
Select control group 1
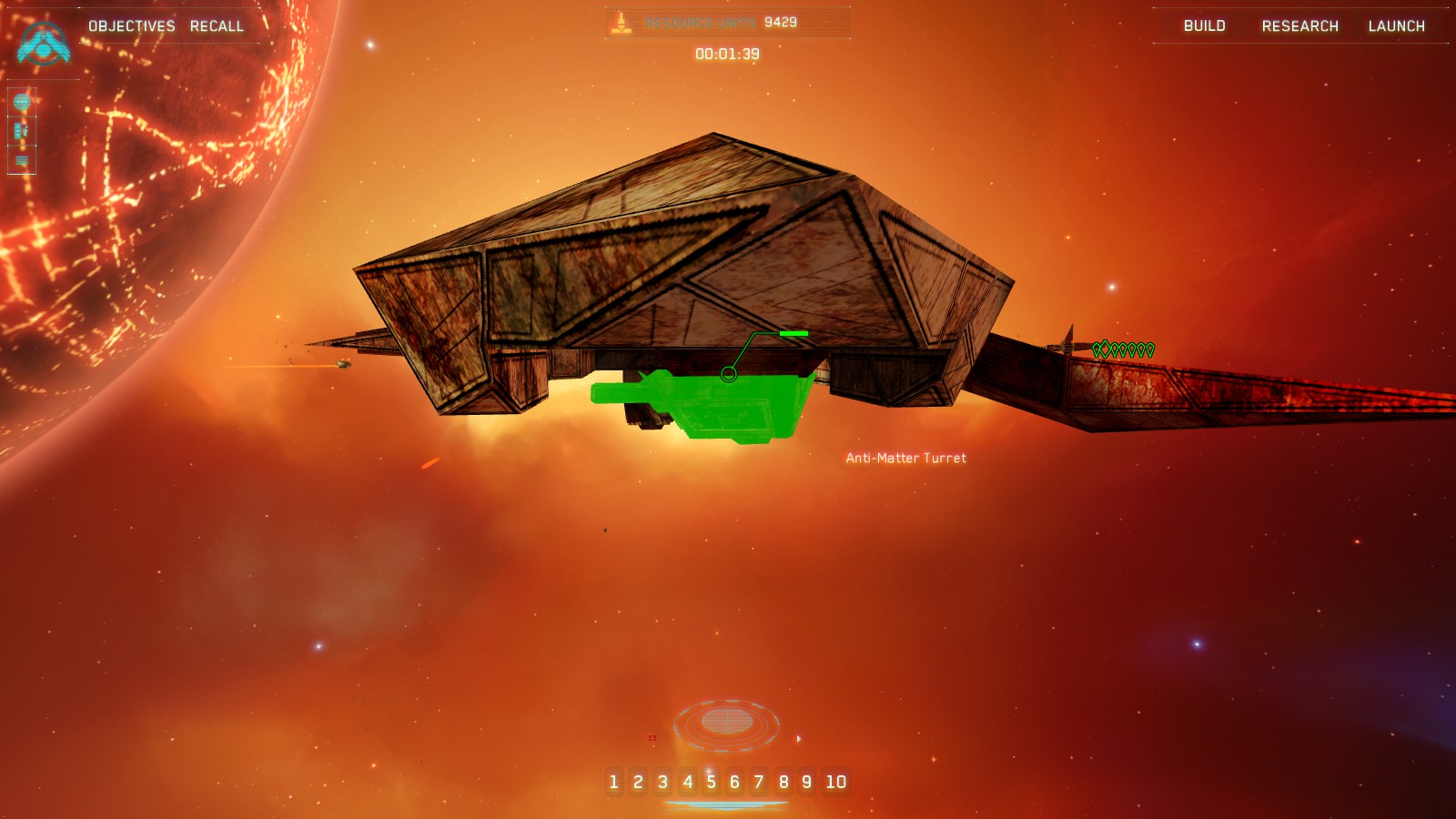tap(613, 782)
